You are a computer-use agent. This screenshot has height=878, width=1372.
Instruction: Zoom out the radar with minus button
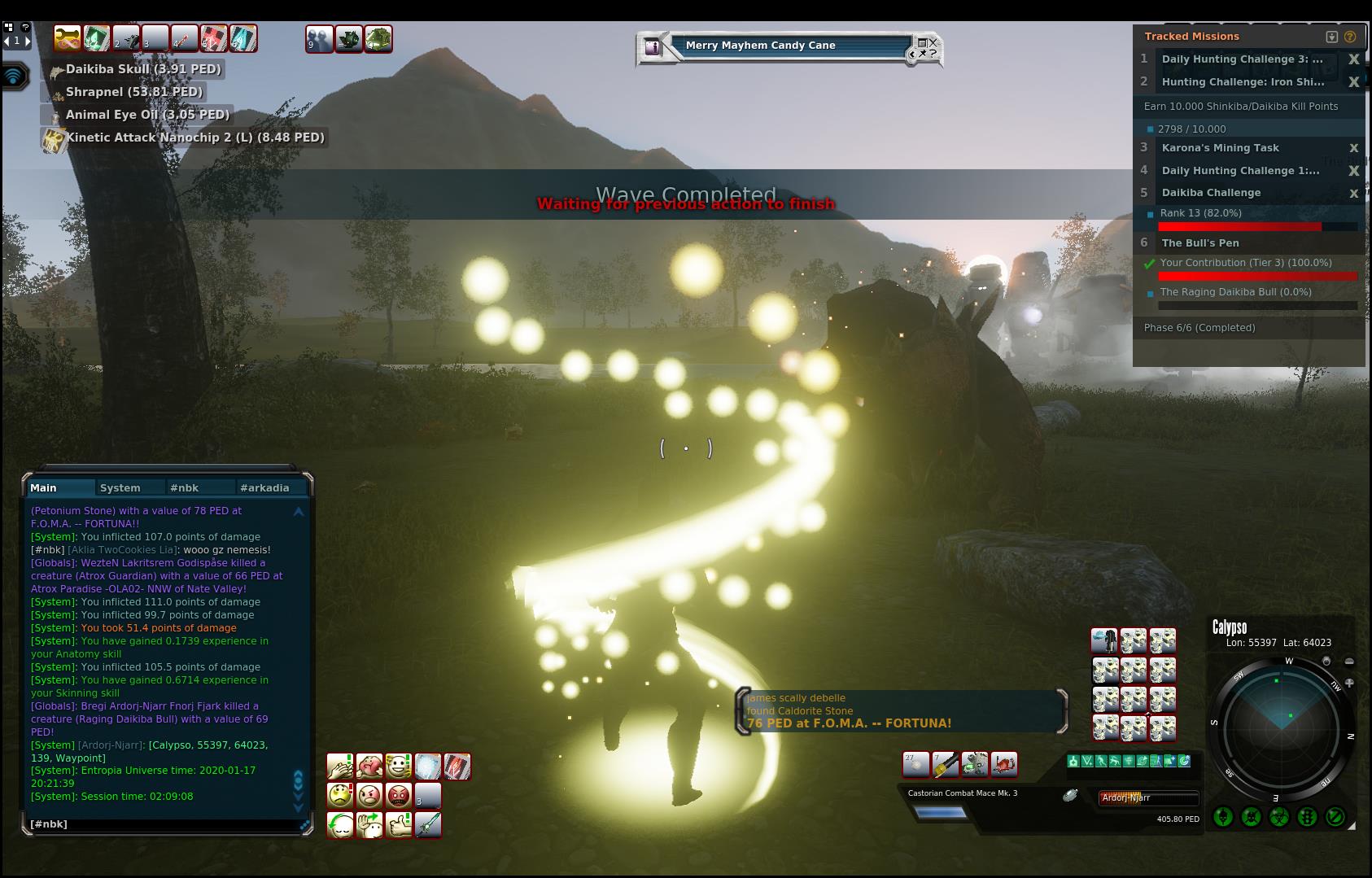[1349, 662]
